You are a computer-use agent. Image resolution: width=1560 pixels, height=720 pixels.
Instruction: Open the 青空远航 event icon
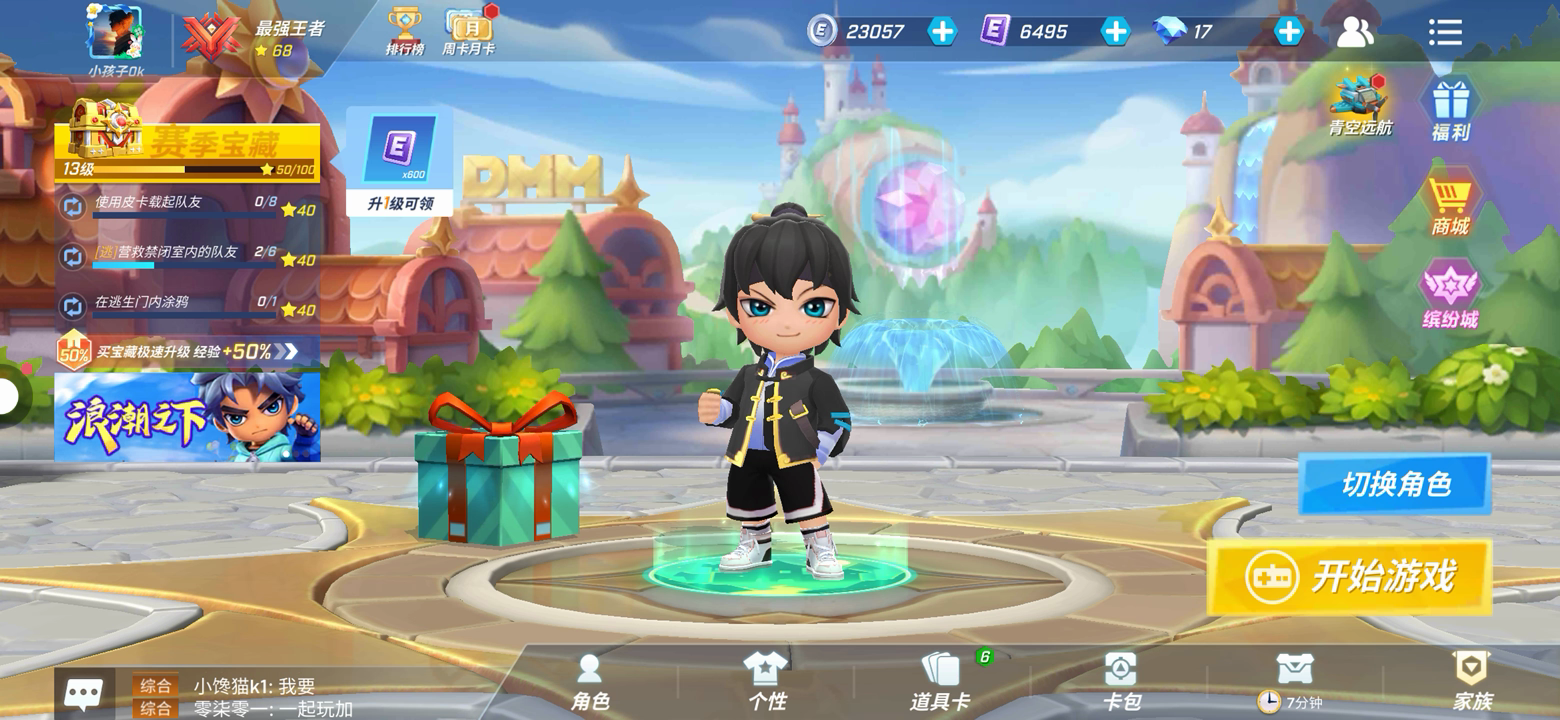1360,105
